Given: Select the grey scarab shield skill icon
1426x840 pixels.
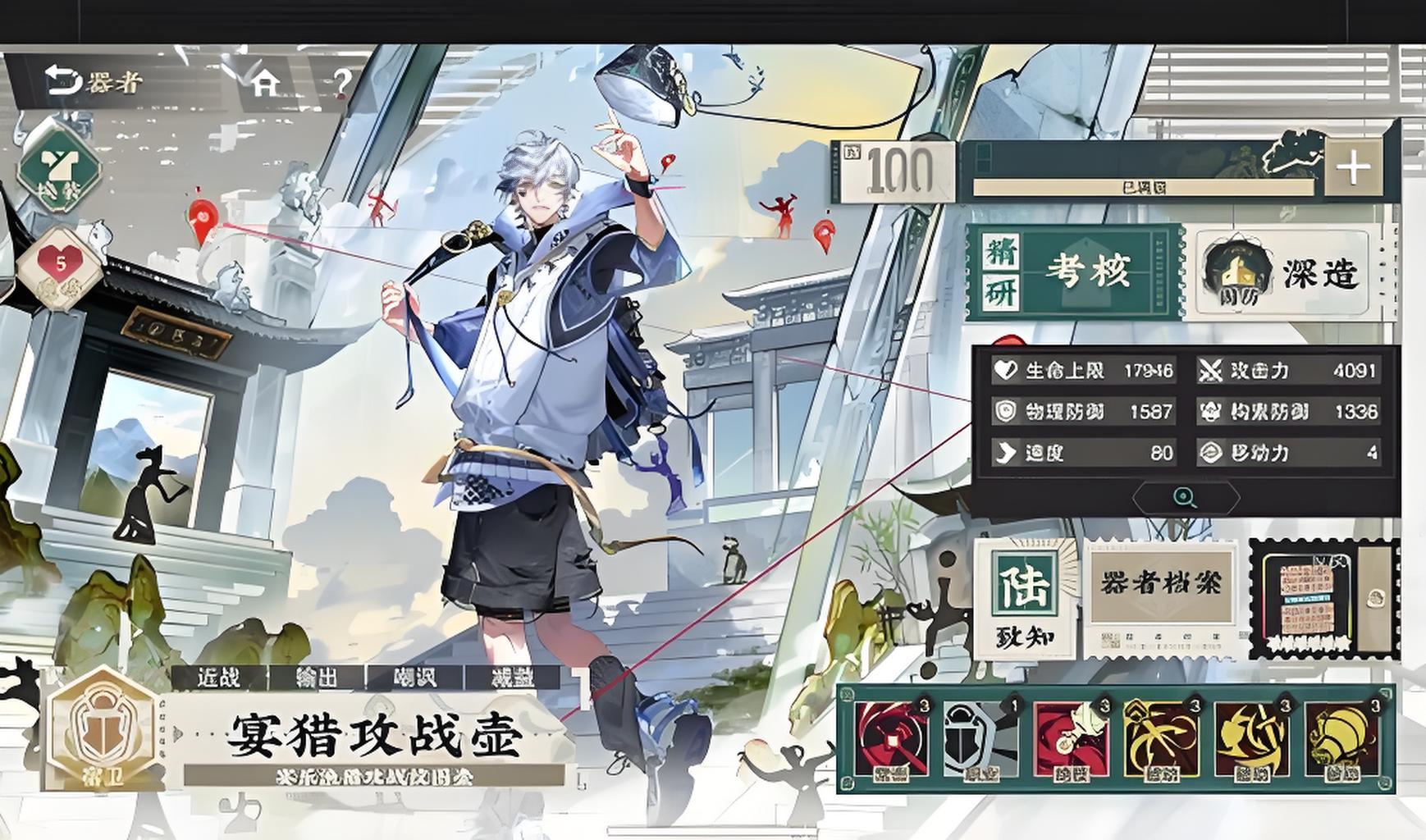Looking at the screenshot, I should click(980, 739).
